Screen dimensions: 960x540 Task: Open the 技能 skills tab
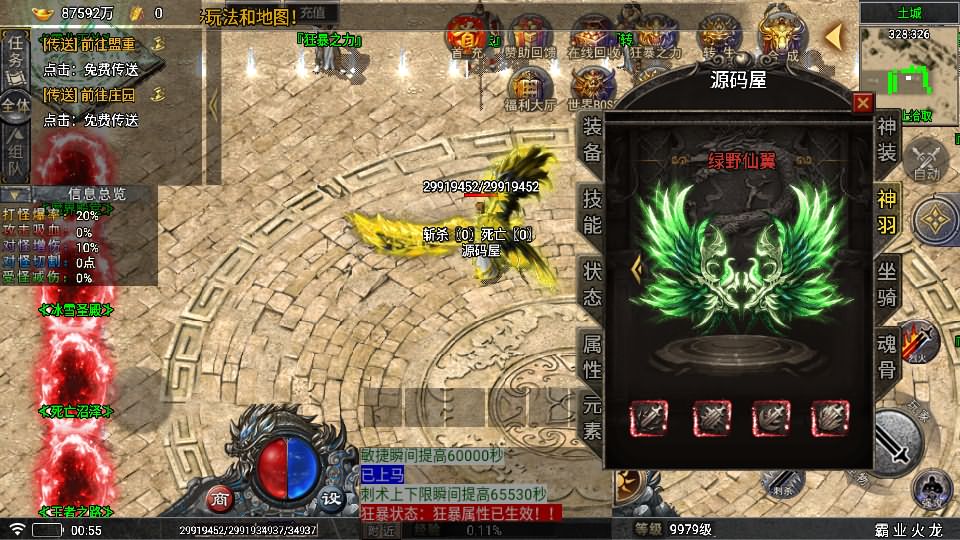(x=592, y=210)
